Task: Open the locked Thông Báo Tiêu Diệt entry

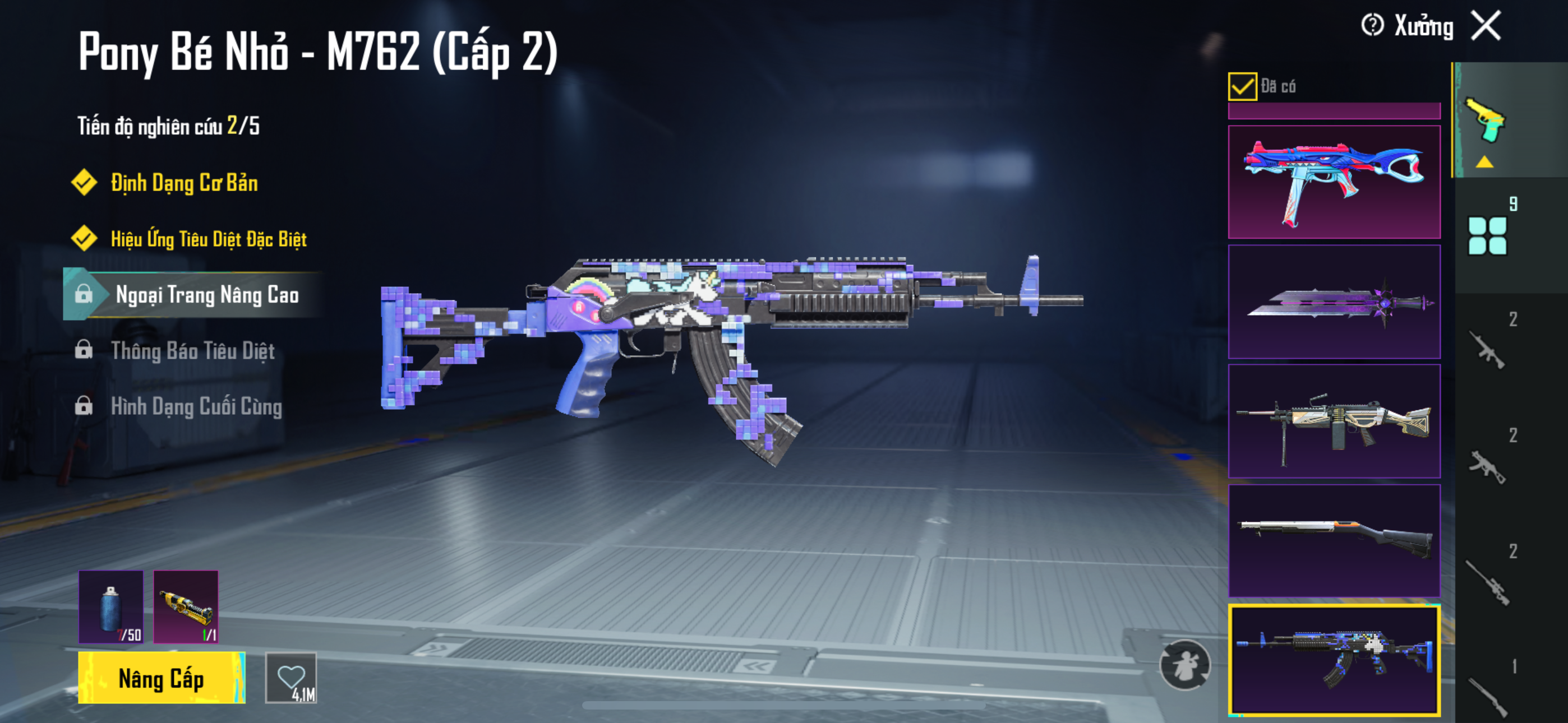Action: [192, 351]
